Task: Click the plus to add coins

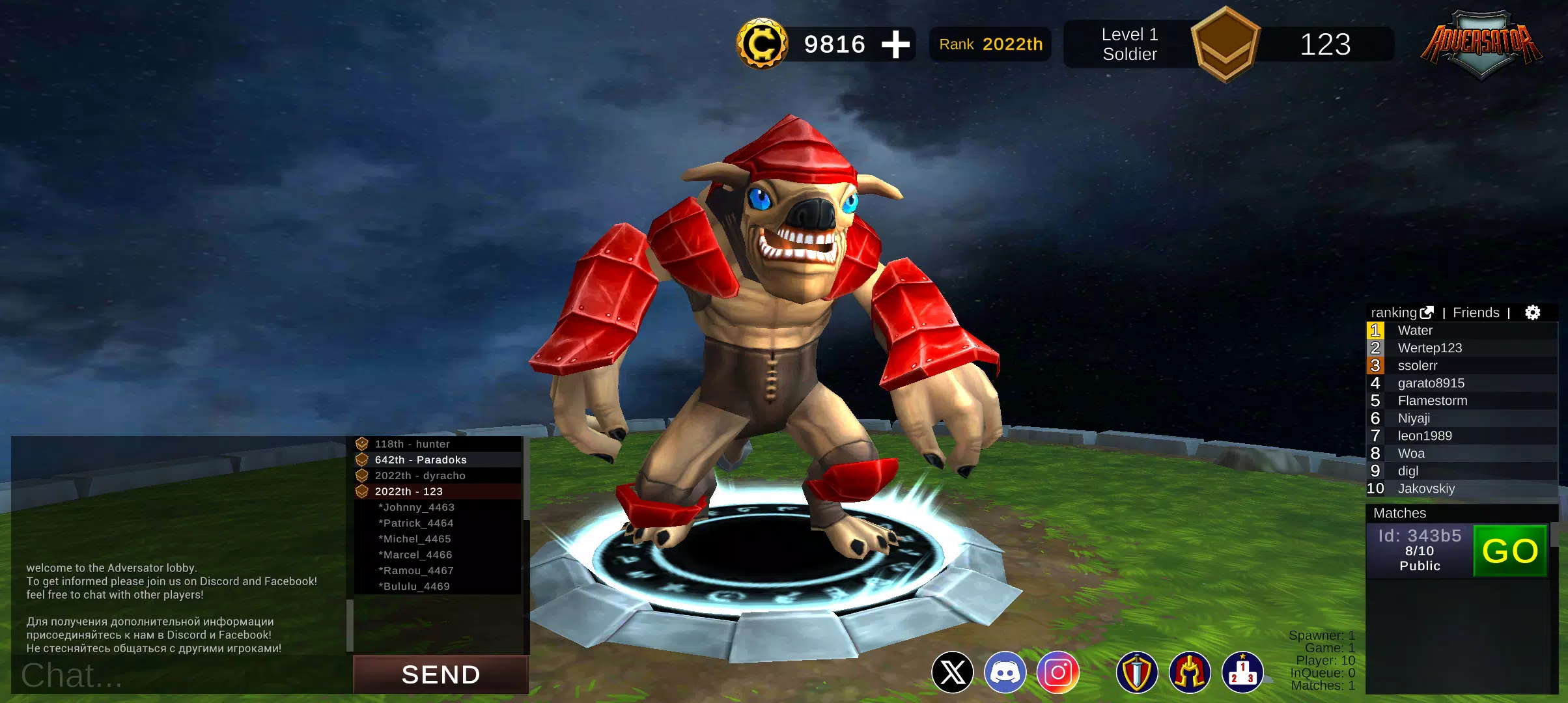Action: 897,44
